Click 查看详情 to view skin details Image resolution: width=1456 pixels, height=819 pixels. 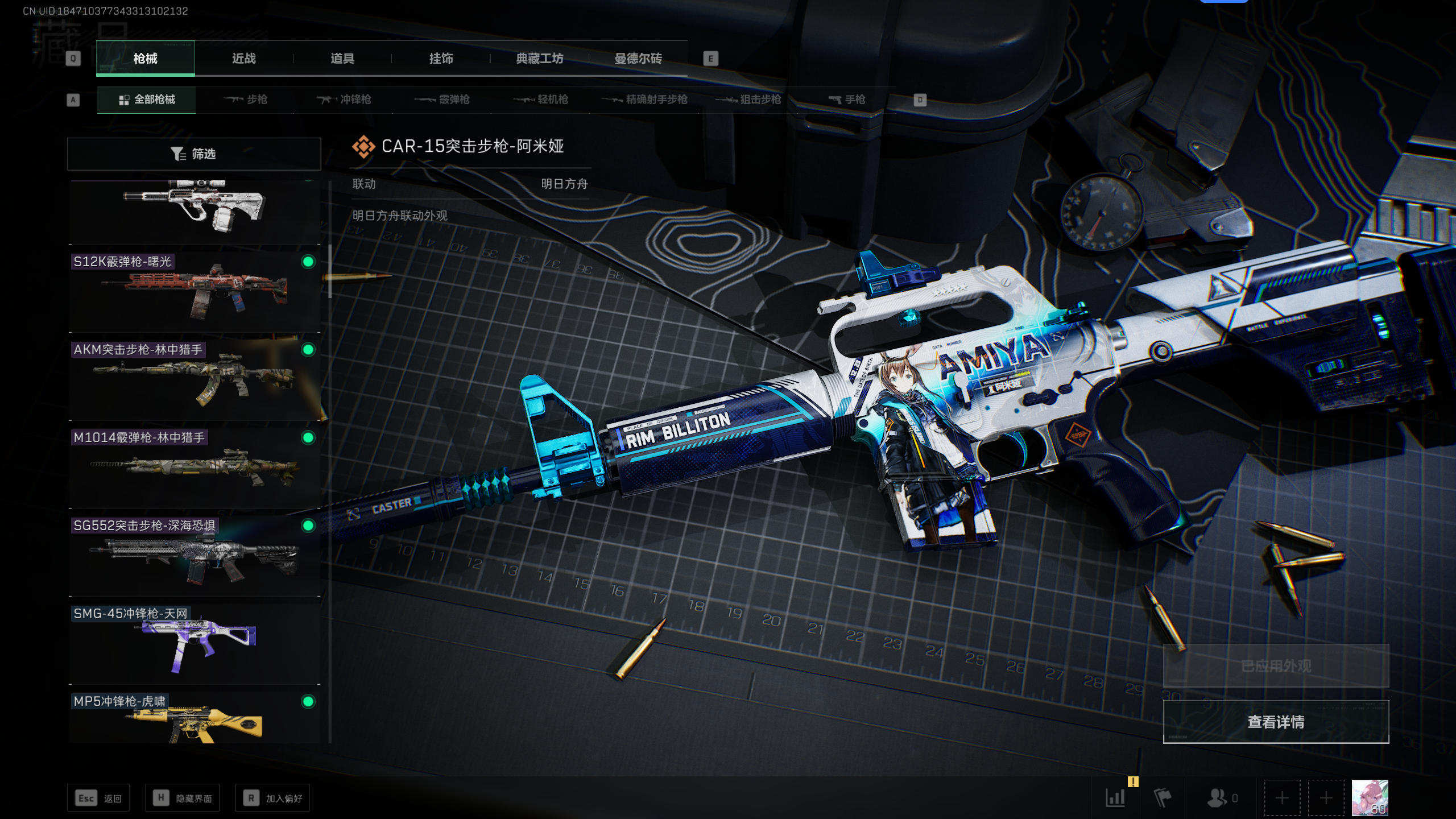tap(1276, 722)
